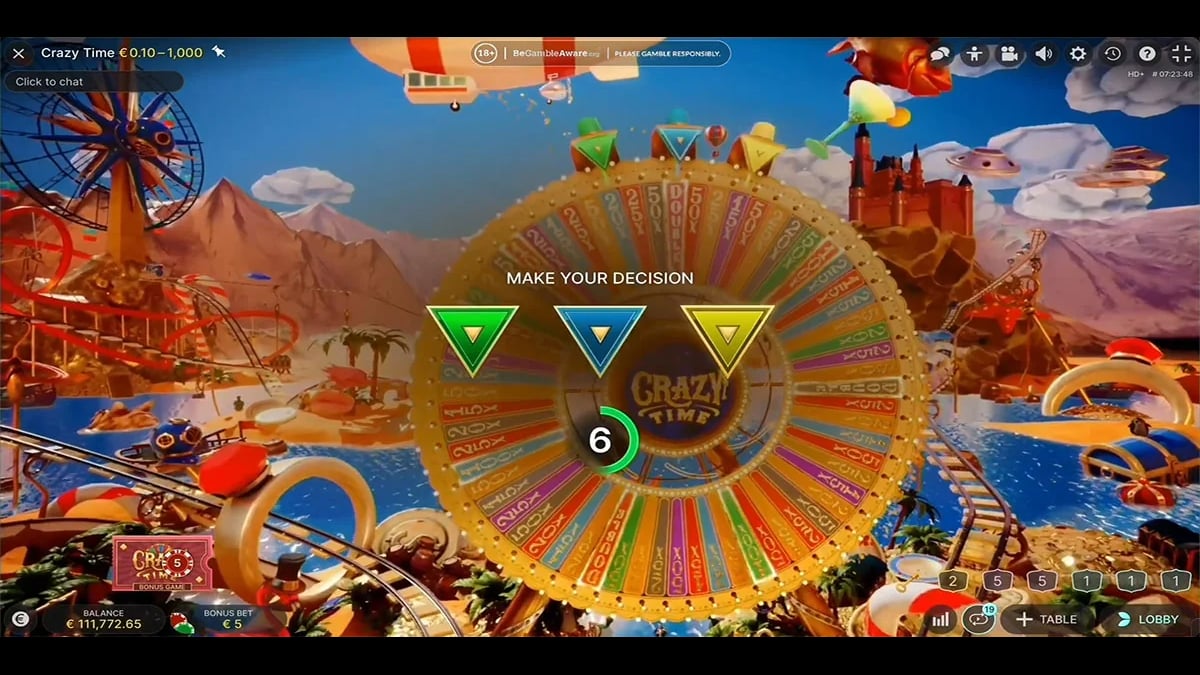Screen dimensions: 1200x675
Task: Open video camera settings
Action: coord(1009,54)
